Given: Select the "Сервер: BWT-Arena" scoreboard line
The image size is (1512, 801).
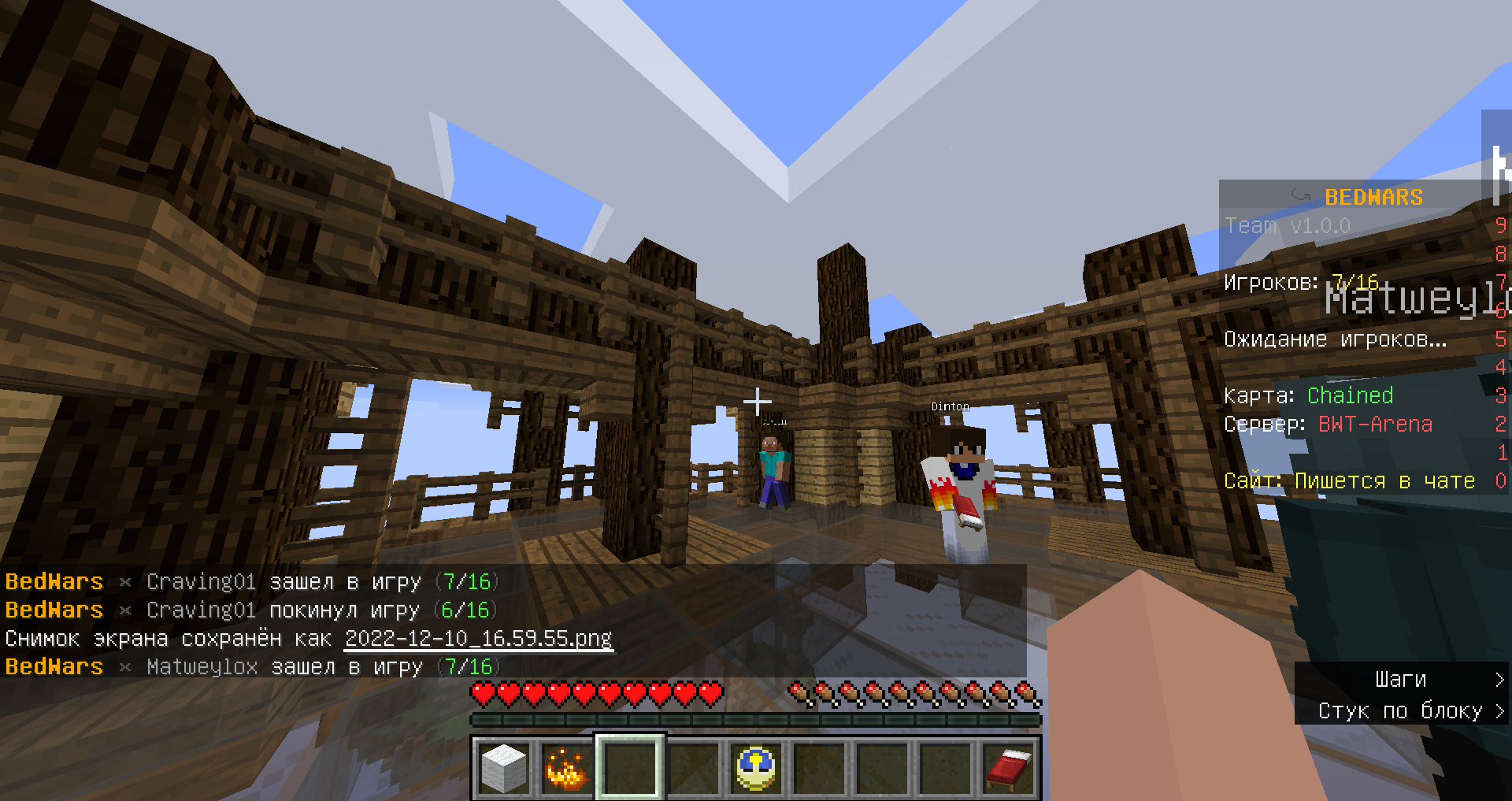Looking at the screenshot, I should point(1329,424).
